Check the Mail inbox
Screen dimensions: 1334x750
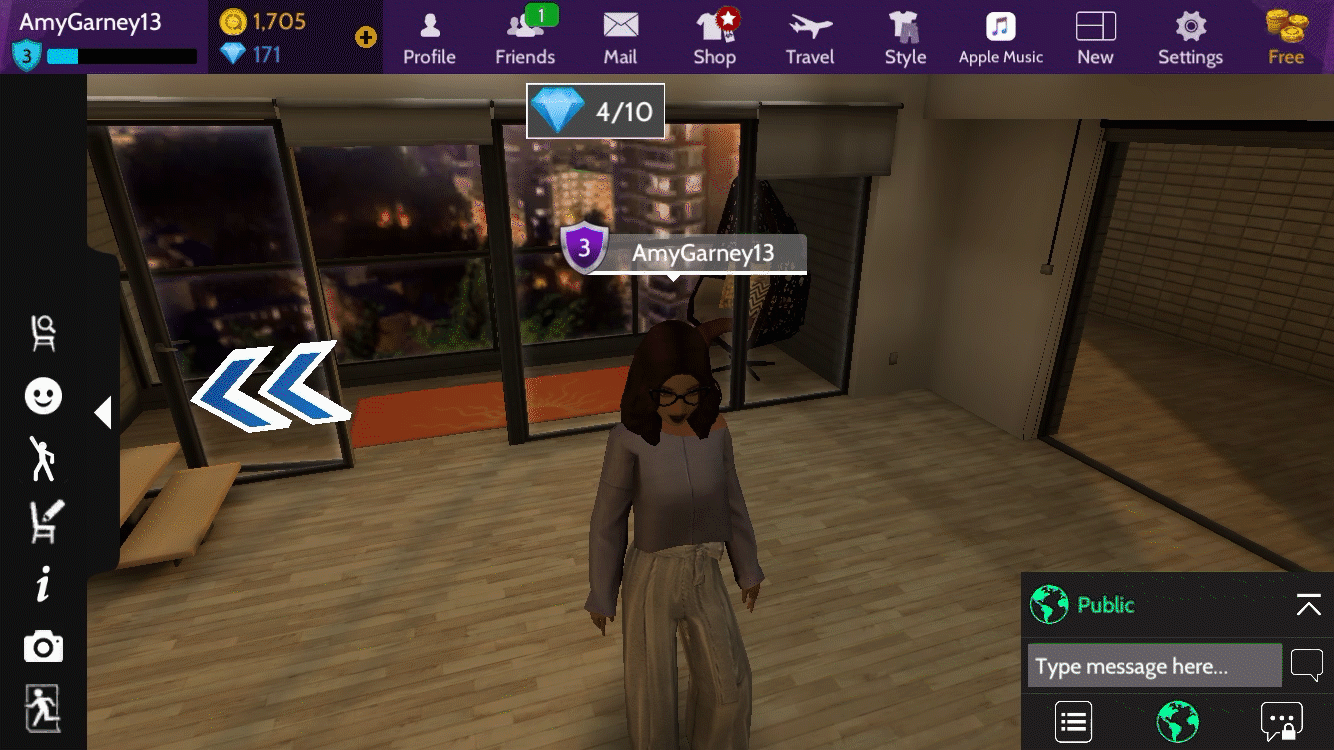click(x=620, y=38)
